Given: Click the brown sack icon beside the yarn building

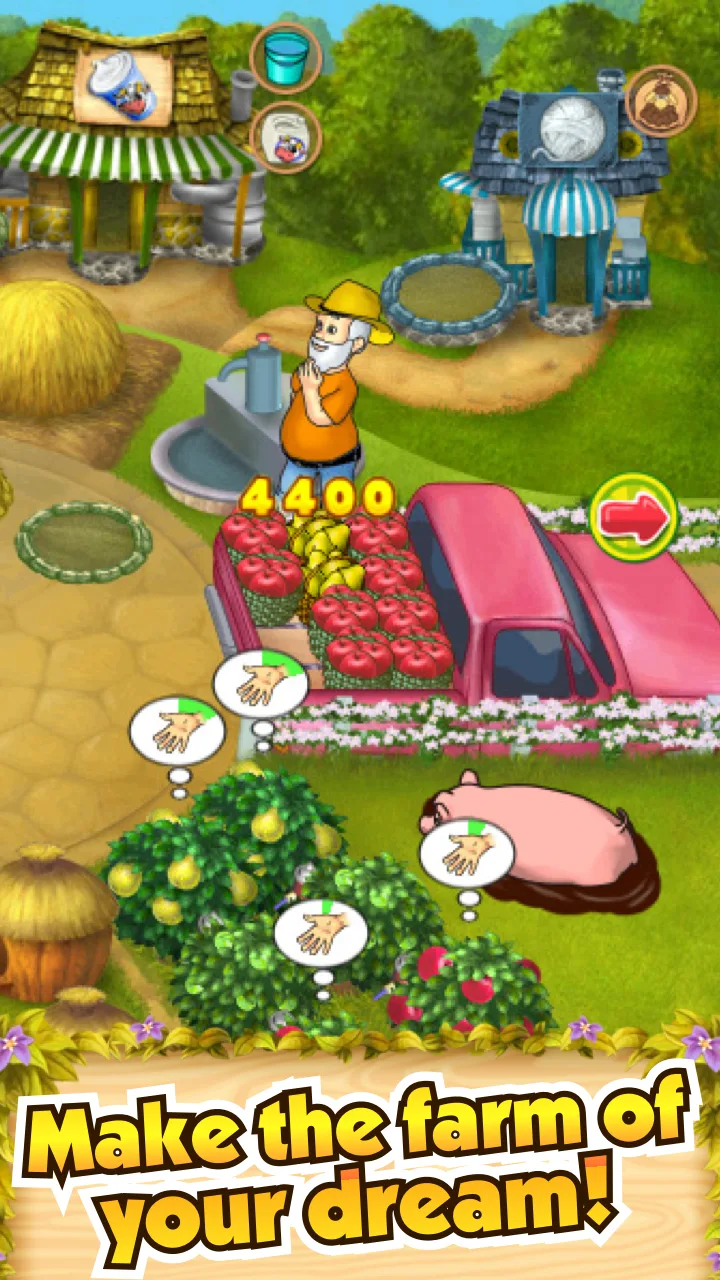Looking at the screenshot, I should tap(661, 101).
